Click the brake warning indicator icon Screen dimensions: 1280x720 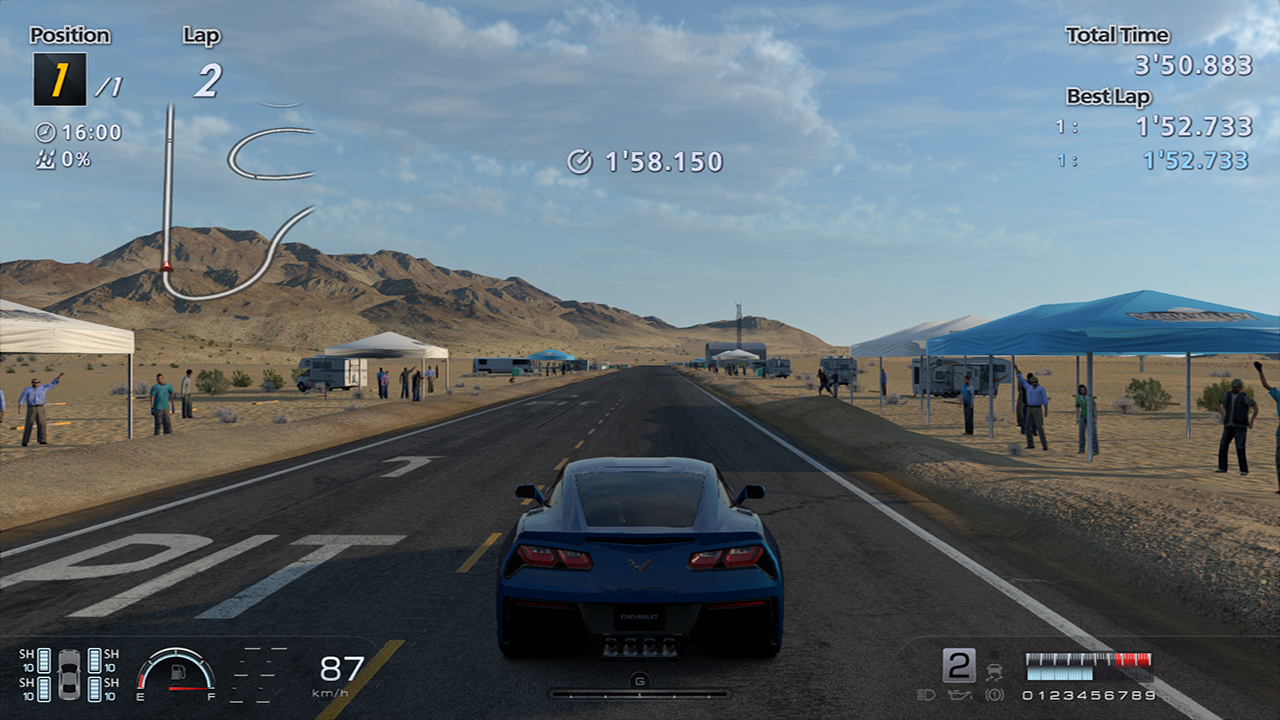(x=994, y=695)
